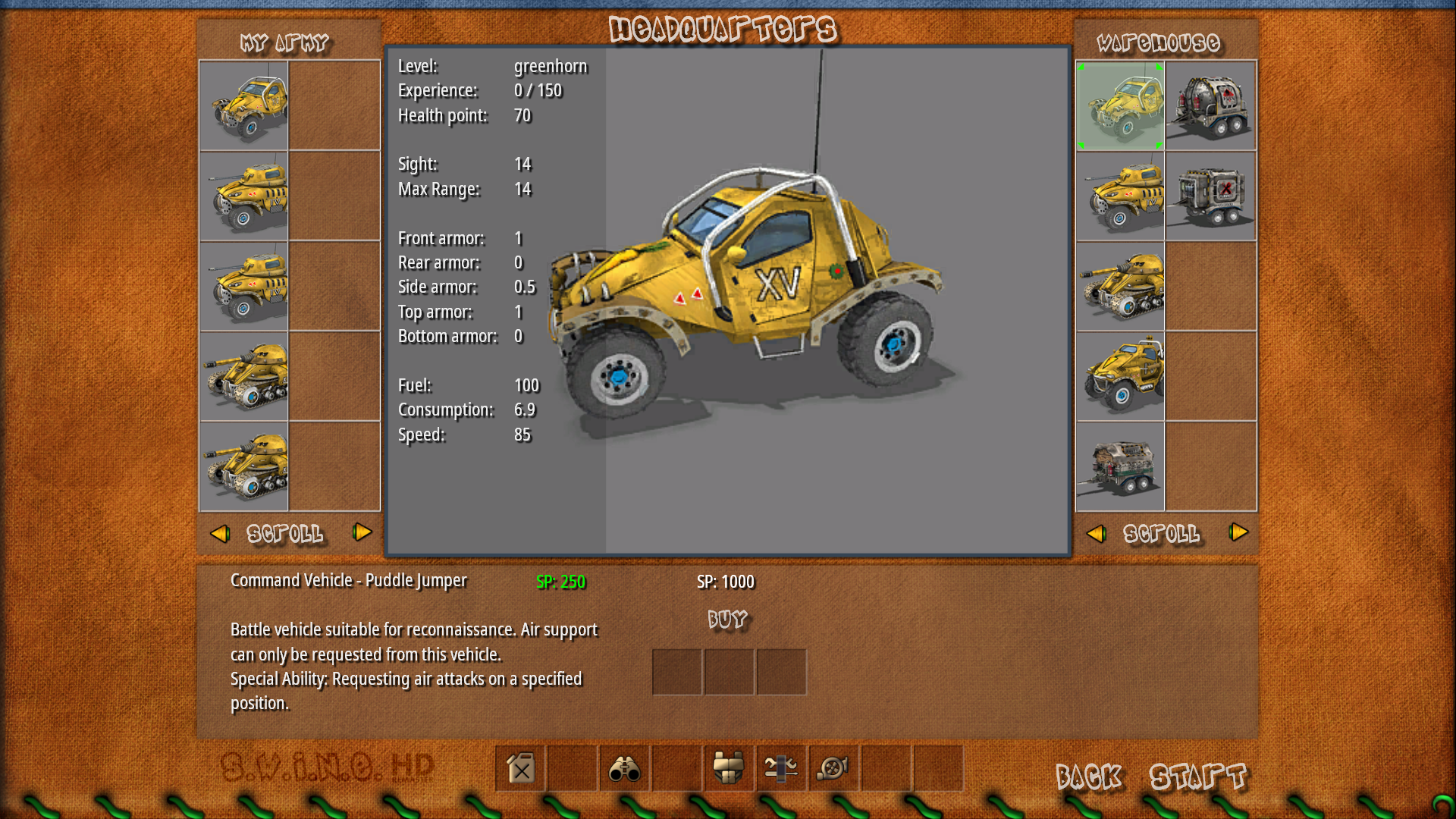Choose the fuel tank trailer in Warehouse
Image resolution: width=1456 pixels, height=819 pixels.
(1210, 106)
